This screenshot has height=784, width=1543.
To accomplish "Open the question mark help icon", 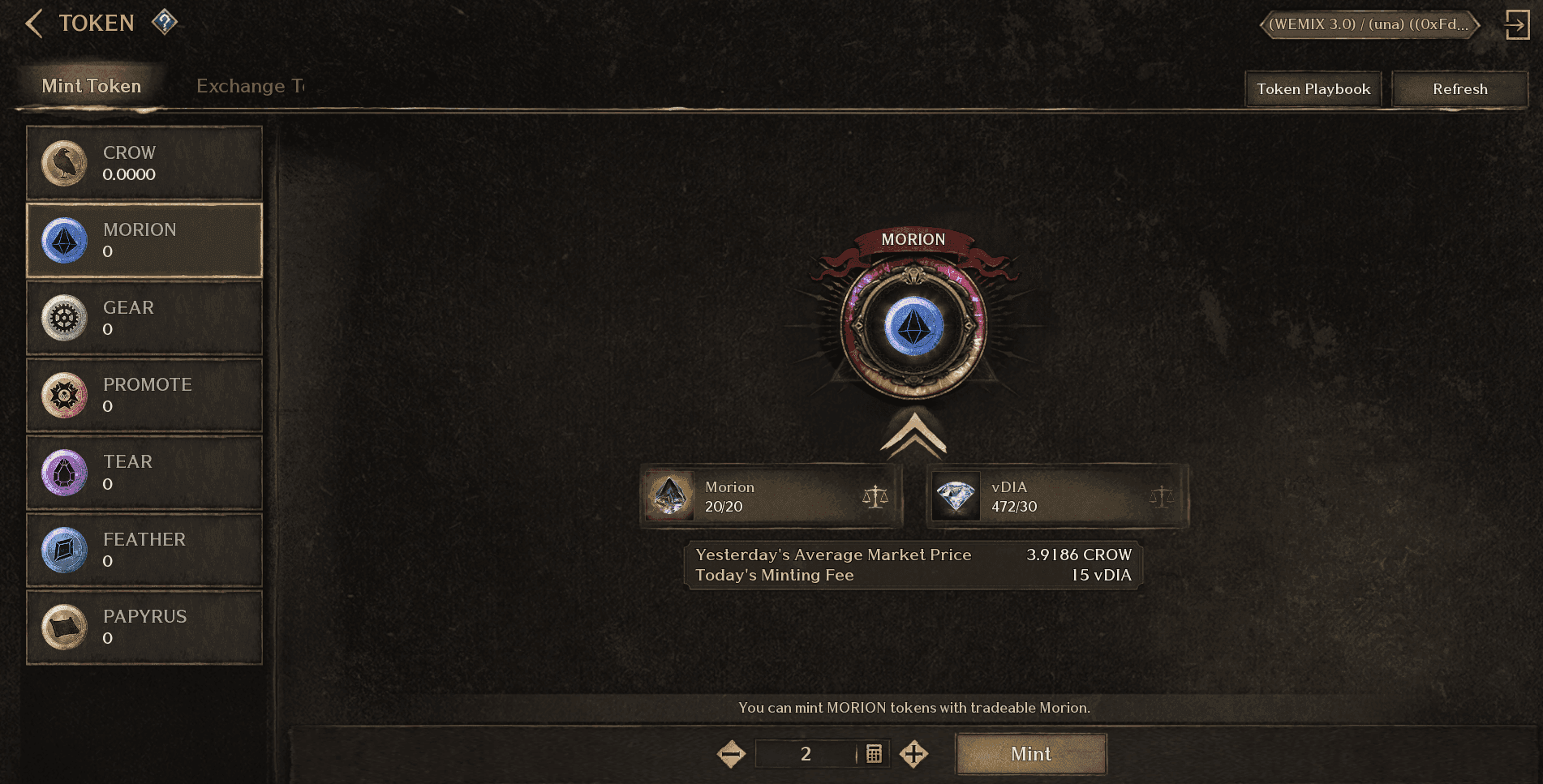I will coord(165,22).
